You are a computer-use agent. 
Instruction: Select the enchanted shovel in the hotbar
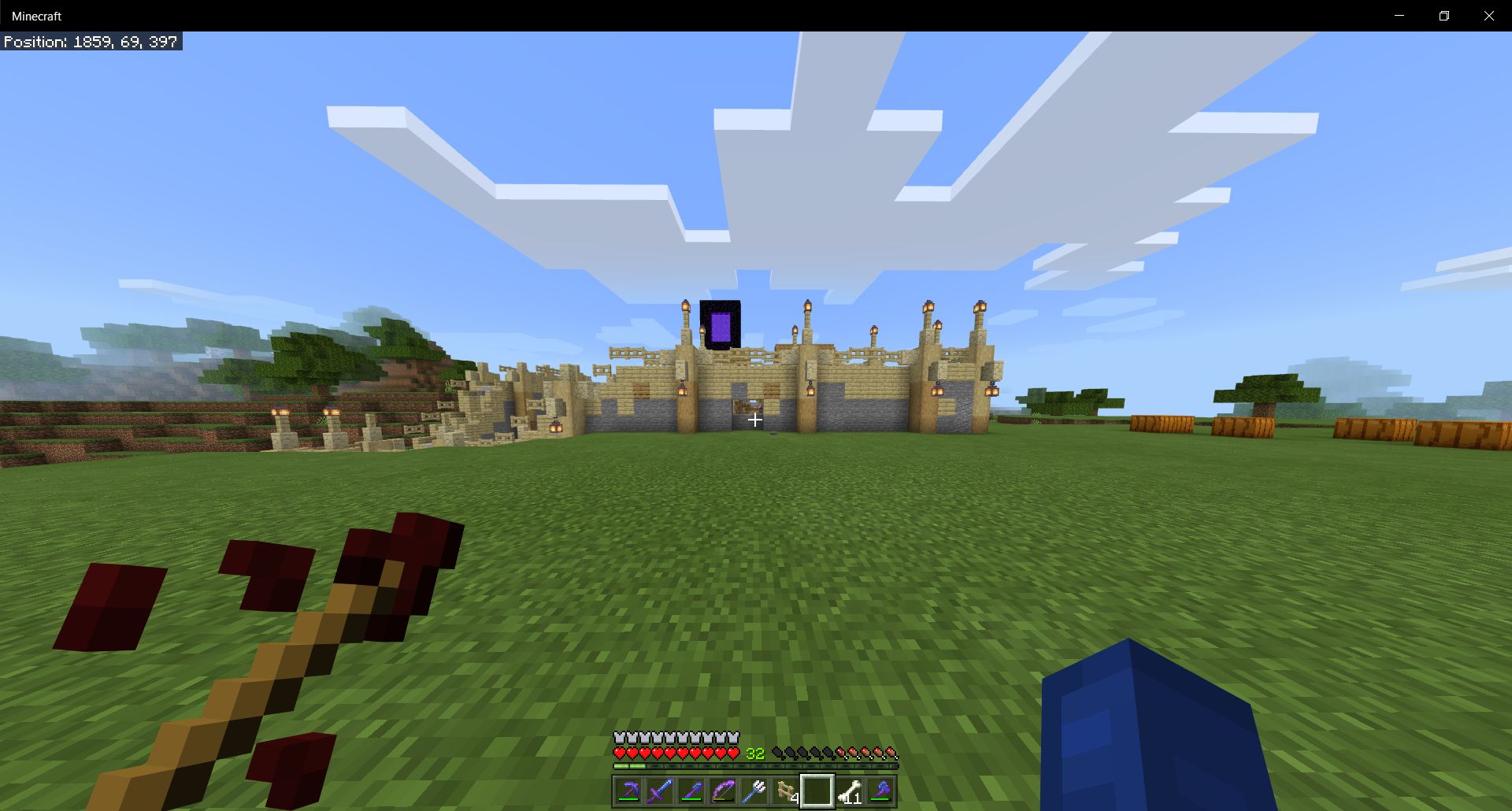[x=692, y=791]
